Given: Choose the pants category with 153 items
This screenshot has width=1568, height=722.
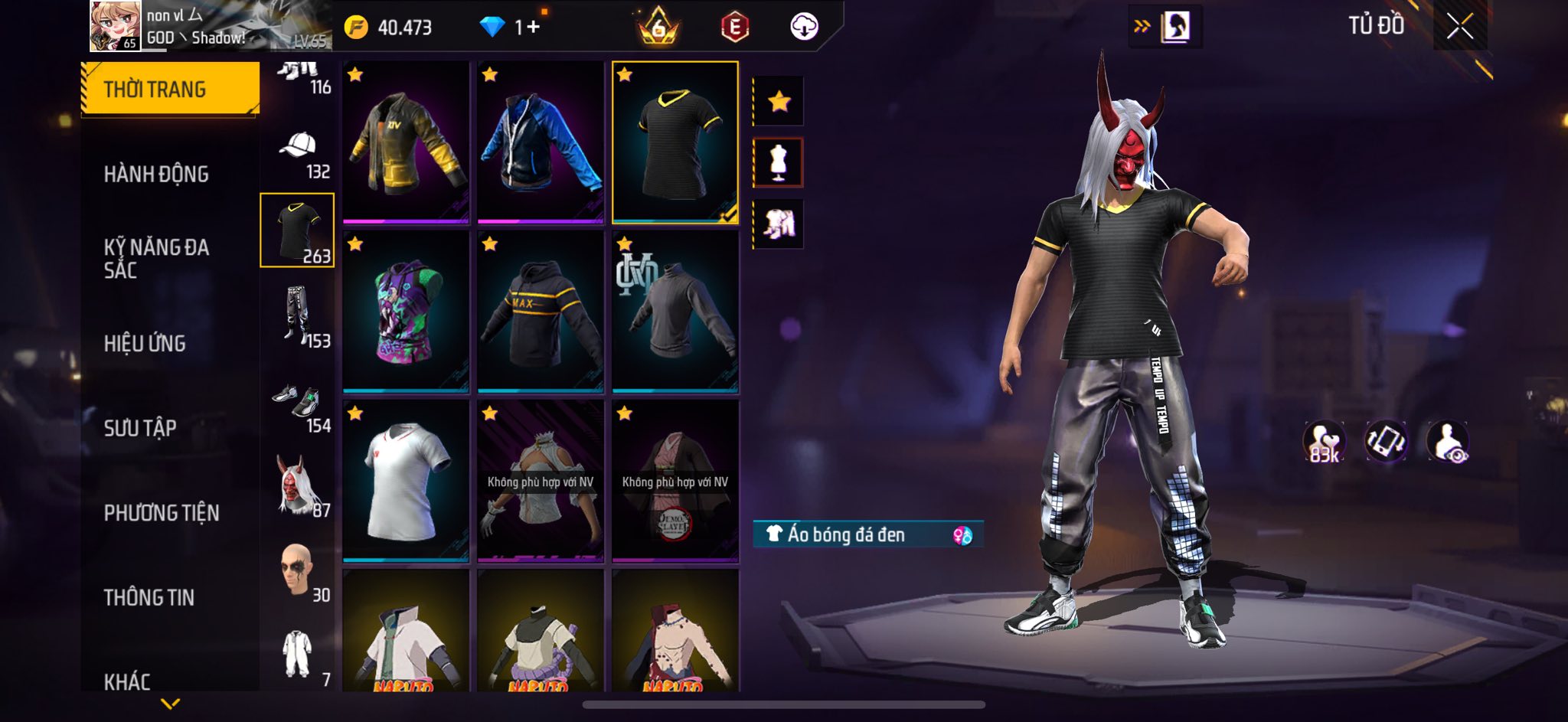Looking at the screenshot, I should tap(298, 316).
